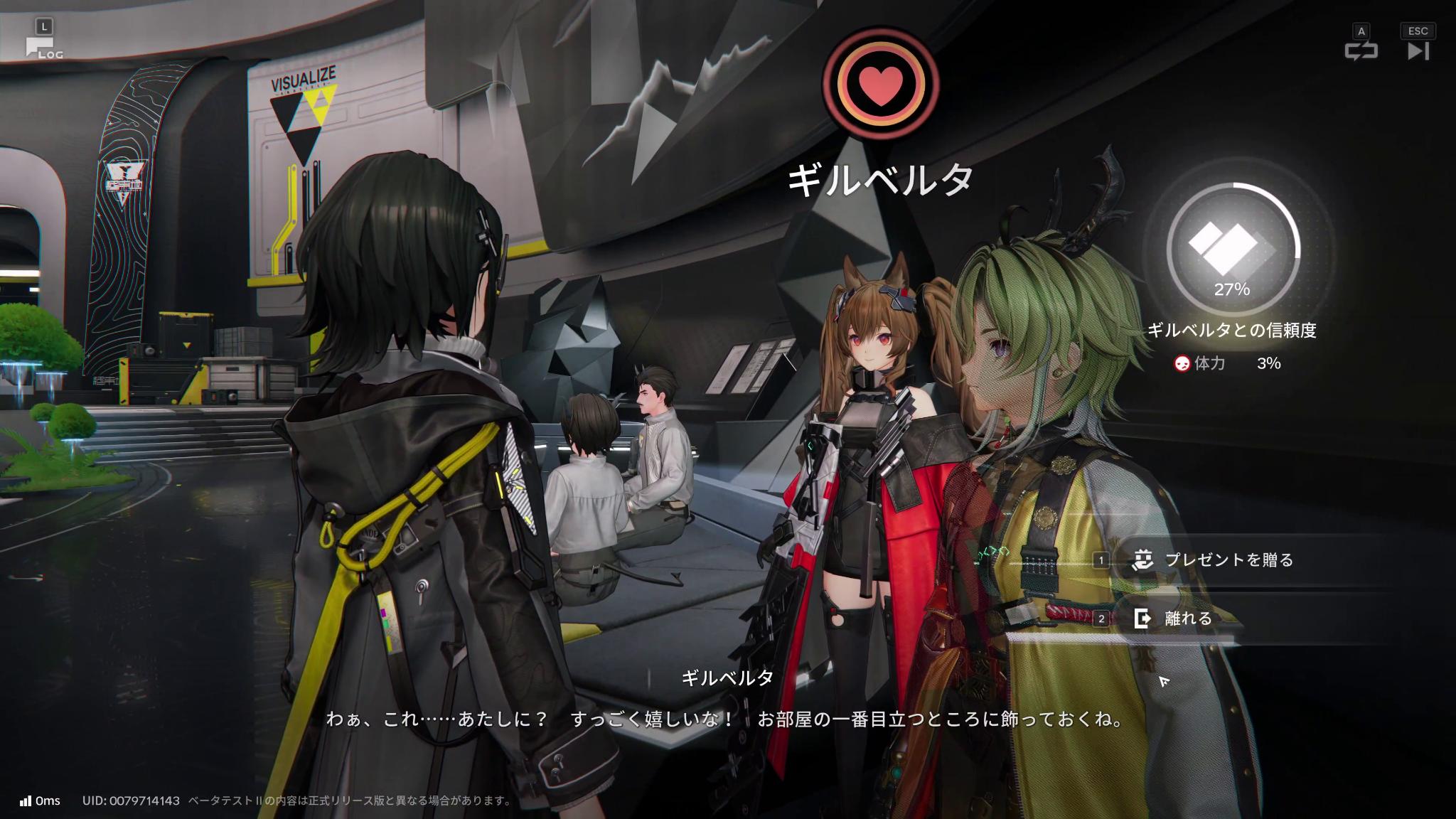
Task: Select the gift icon next to プレゼントを贈る
Action: point(1142,560)
